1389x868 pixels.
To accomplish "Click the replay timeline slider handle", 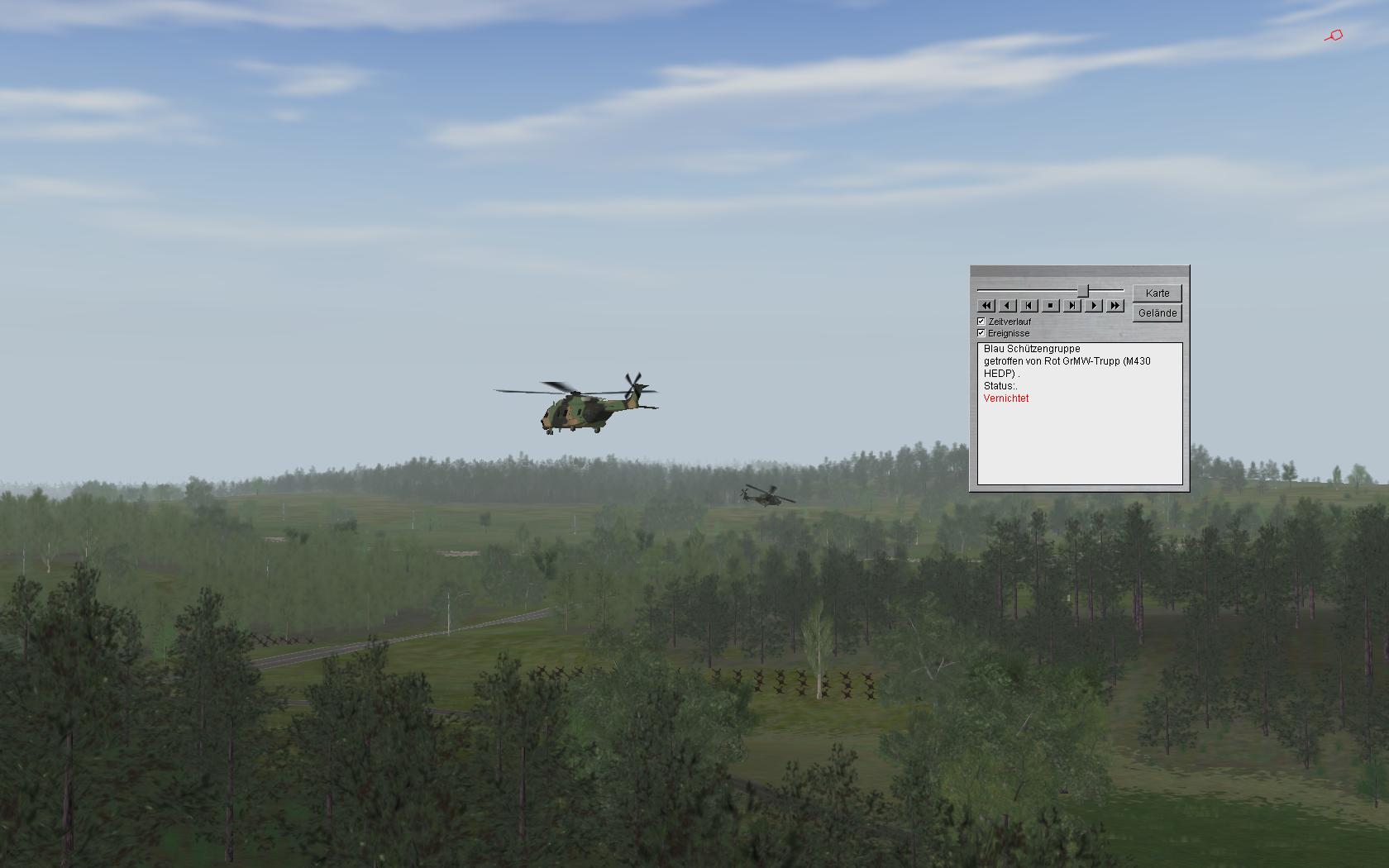I will pos(1082,290).
